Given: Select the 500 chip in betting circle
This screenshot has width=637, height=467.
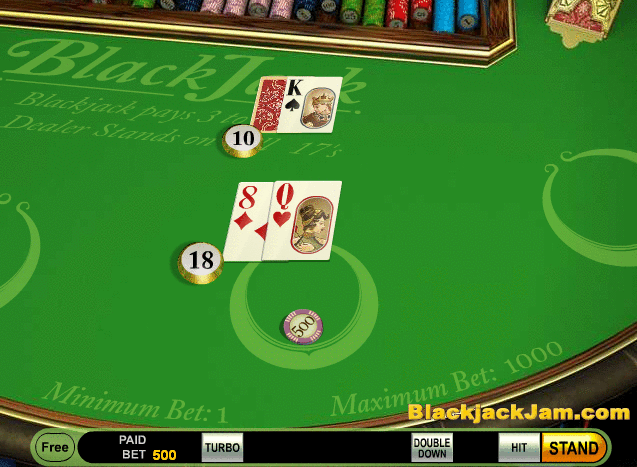Looking at the screenshot, I should 302,325.
